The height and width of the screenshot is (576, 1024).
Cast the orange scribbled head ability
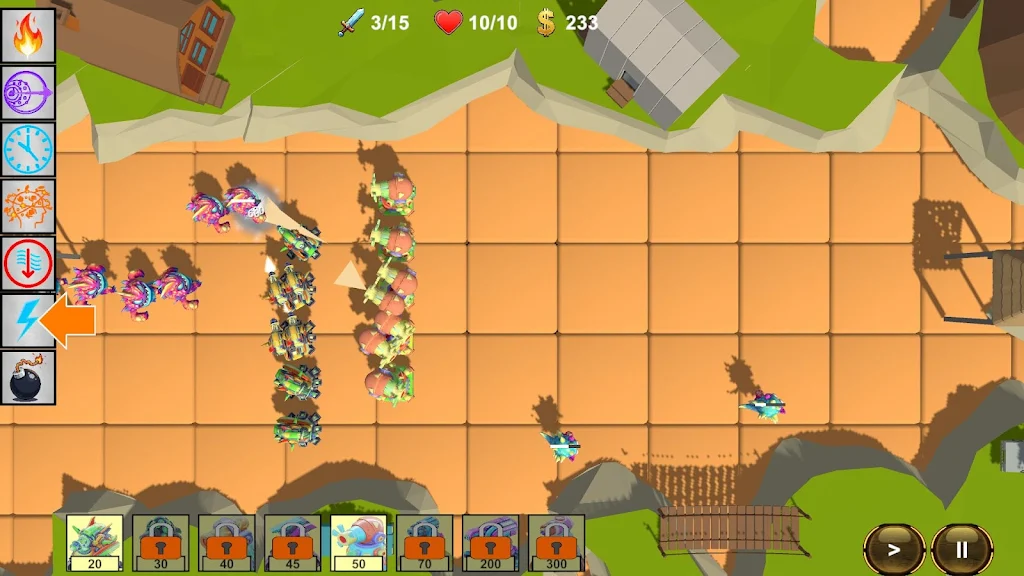28,206
